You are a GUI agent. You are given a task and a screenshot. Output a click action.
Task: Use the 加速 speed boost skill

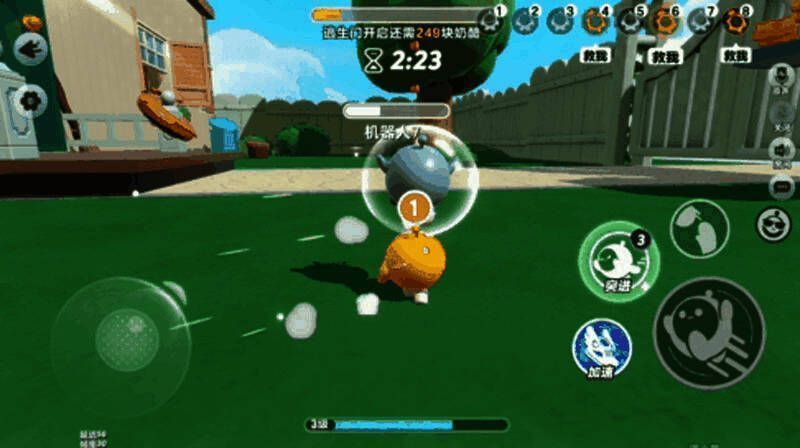click(601, 347)
